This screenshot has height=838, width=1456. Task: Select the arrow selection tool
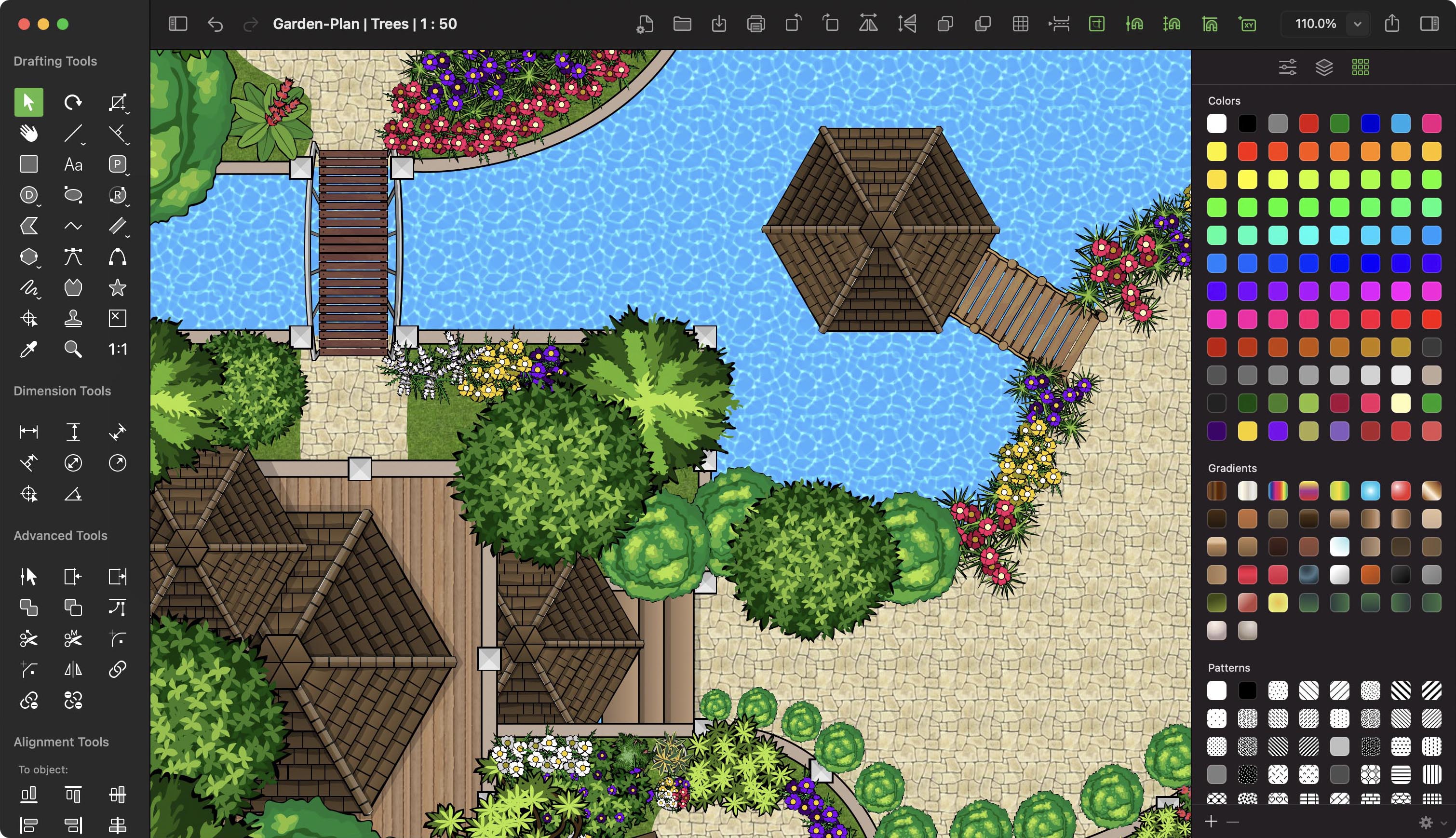pyautogui.click(x=28, y=102)
